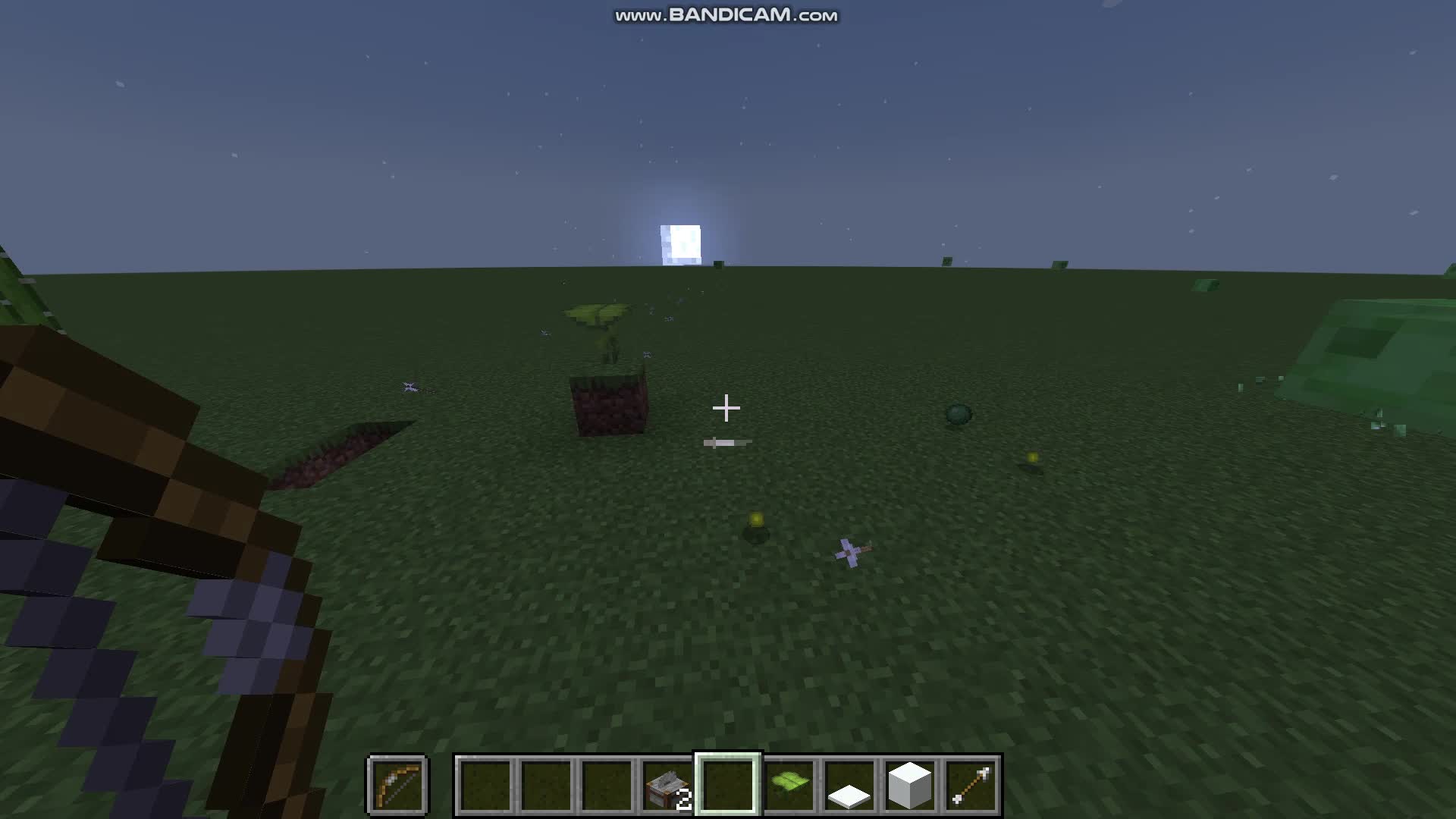The image size is (1456, 819).
Task: Click the stack count number 2 on the stonecutter
Action: [685, 800]
